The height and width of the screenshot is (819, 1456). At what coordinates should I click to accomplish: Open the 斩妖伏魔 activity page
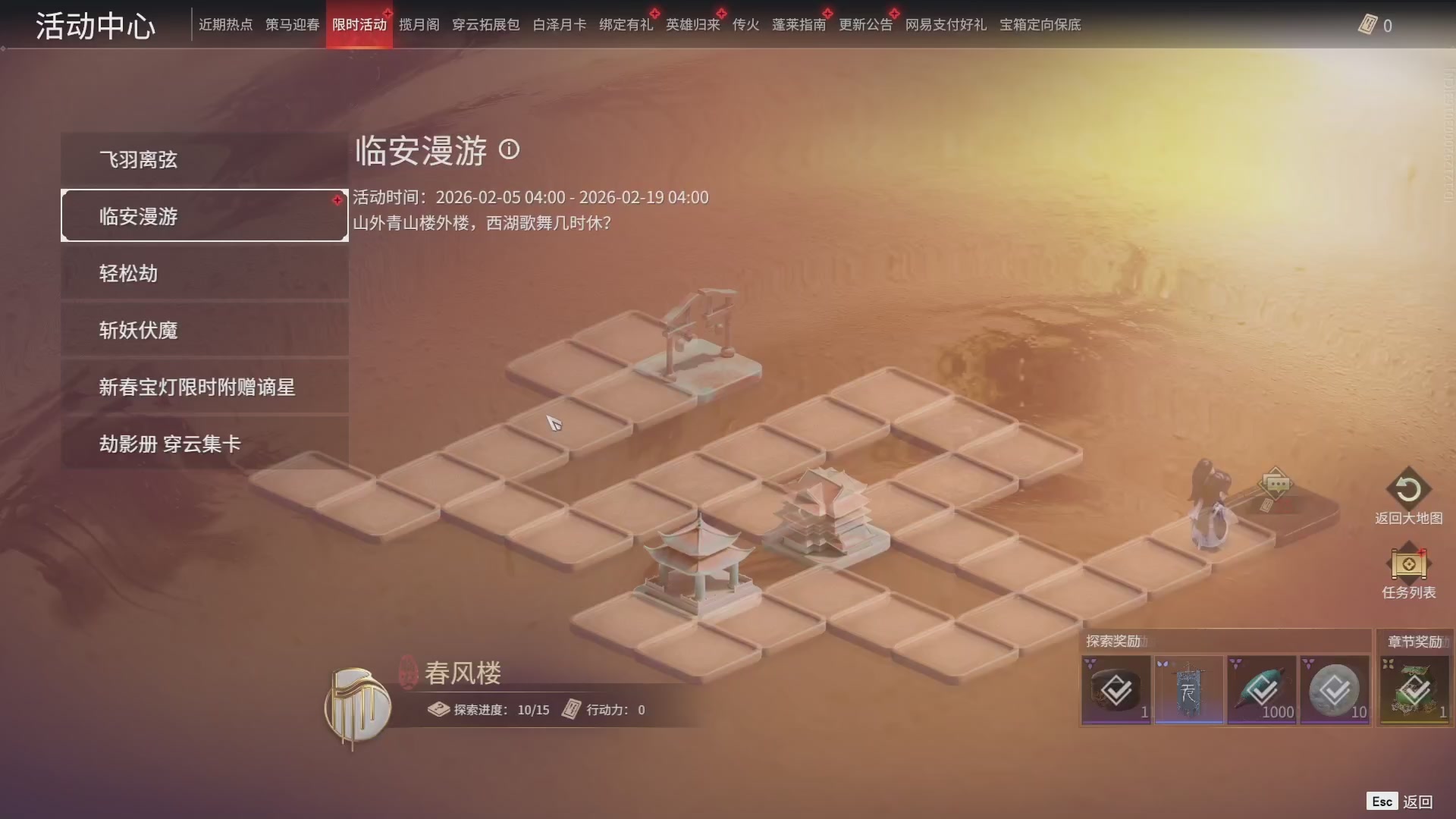[x=205, y=330]
